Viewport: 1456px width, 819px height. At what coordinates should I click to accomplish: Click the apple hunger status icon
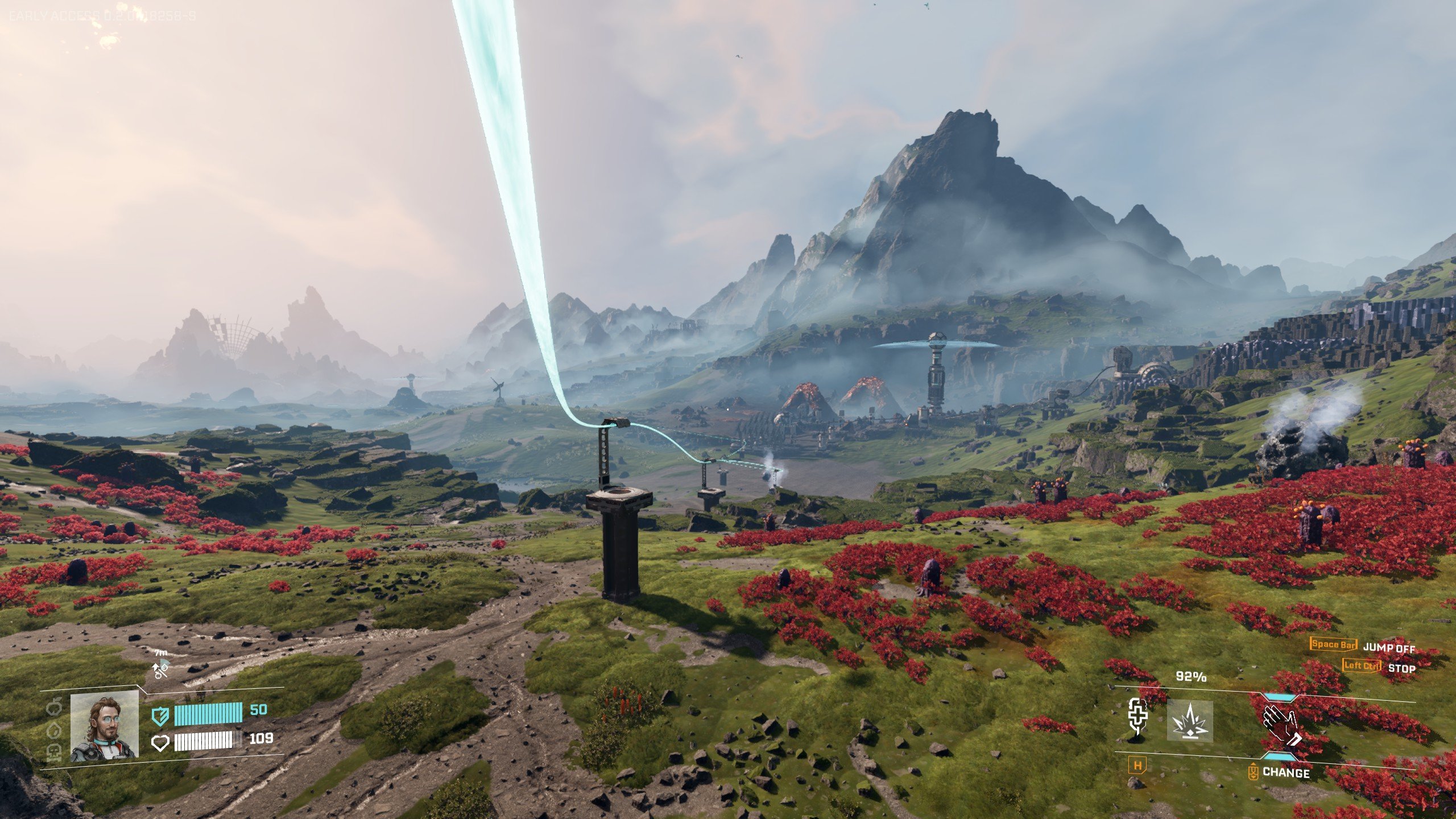click(54, 708)
